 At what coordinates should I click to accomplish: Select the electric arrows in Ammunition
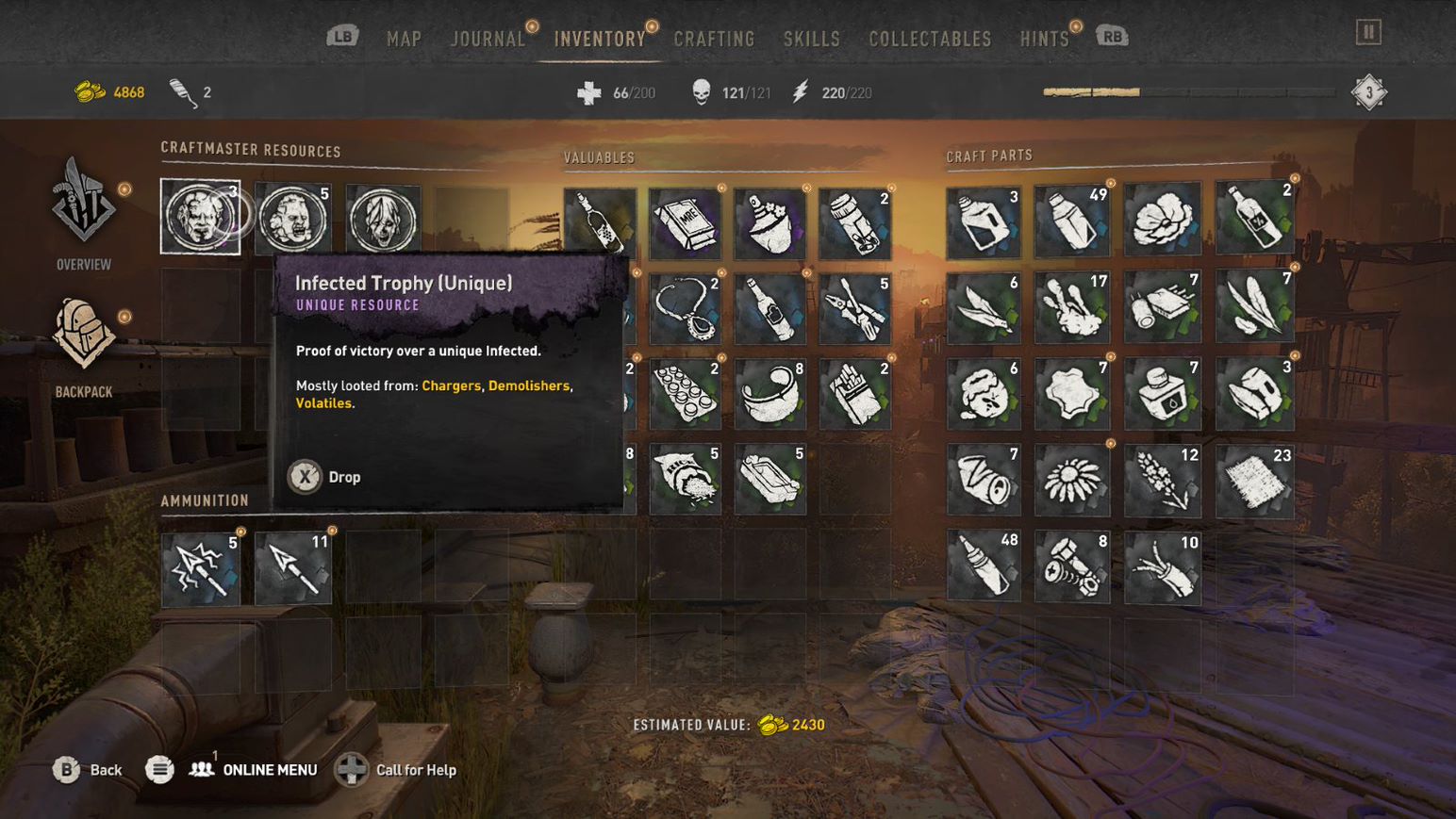(x=201, y=565)
